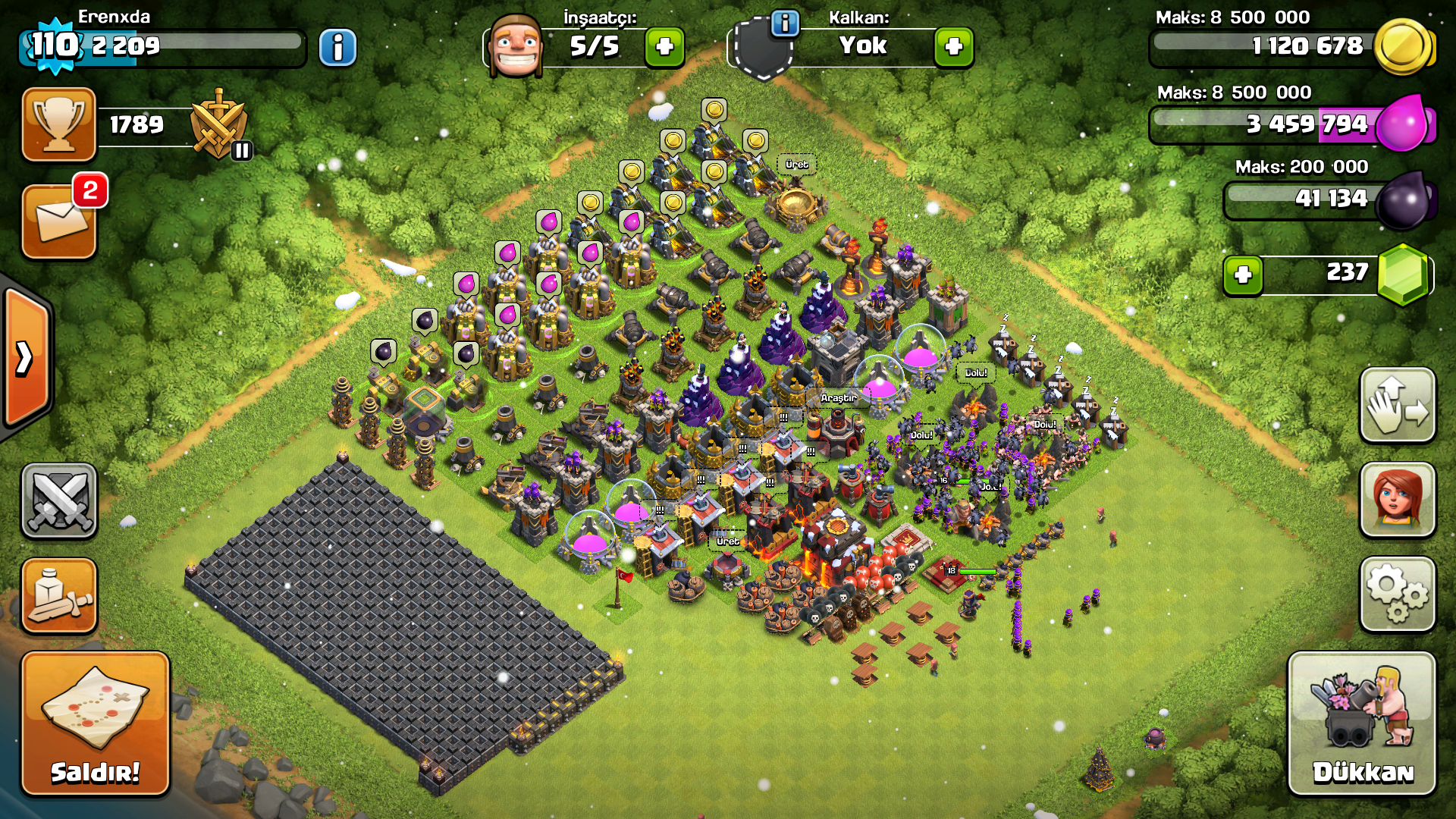Buy gems with the green plus
Screen dimensions: 1456x819
[1243, 275]
